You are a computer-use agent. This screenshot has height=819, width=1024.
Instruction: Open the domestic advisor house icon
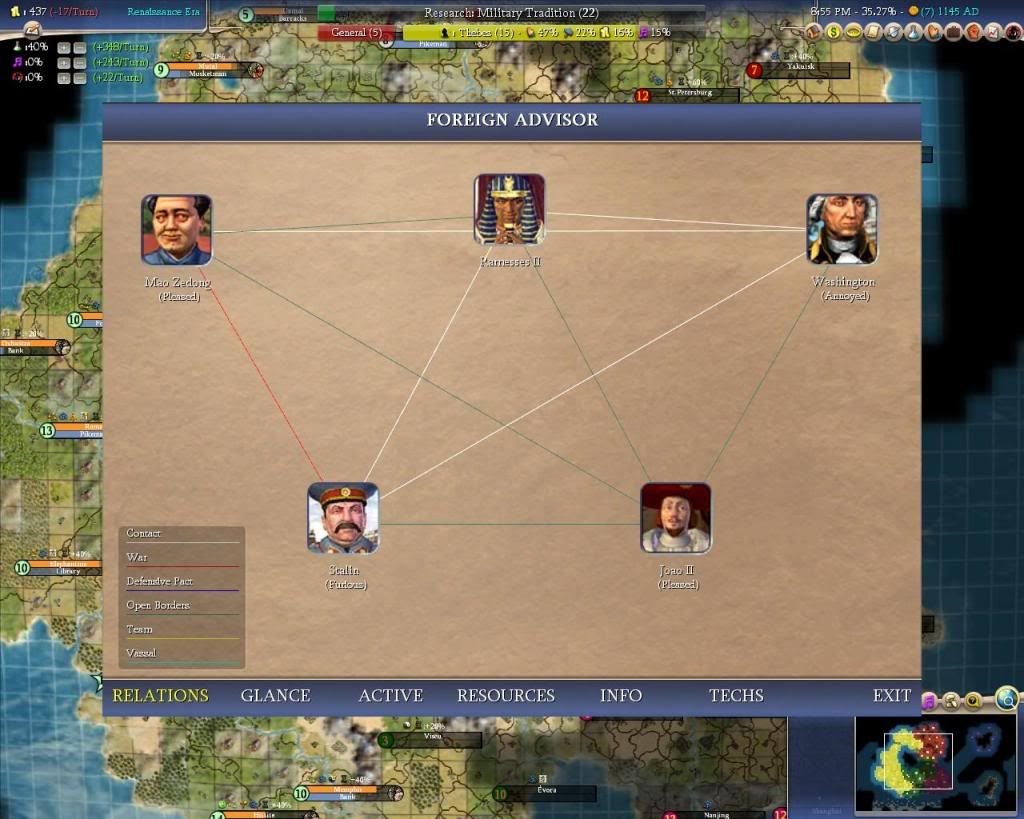[x=812, y=32]
